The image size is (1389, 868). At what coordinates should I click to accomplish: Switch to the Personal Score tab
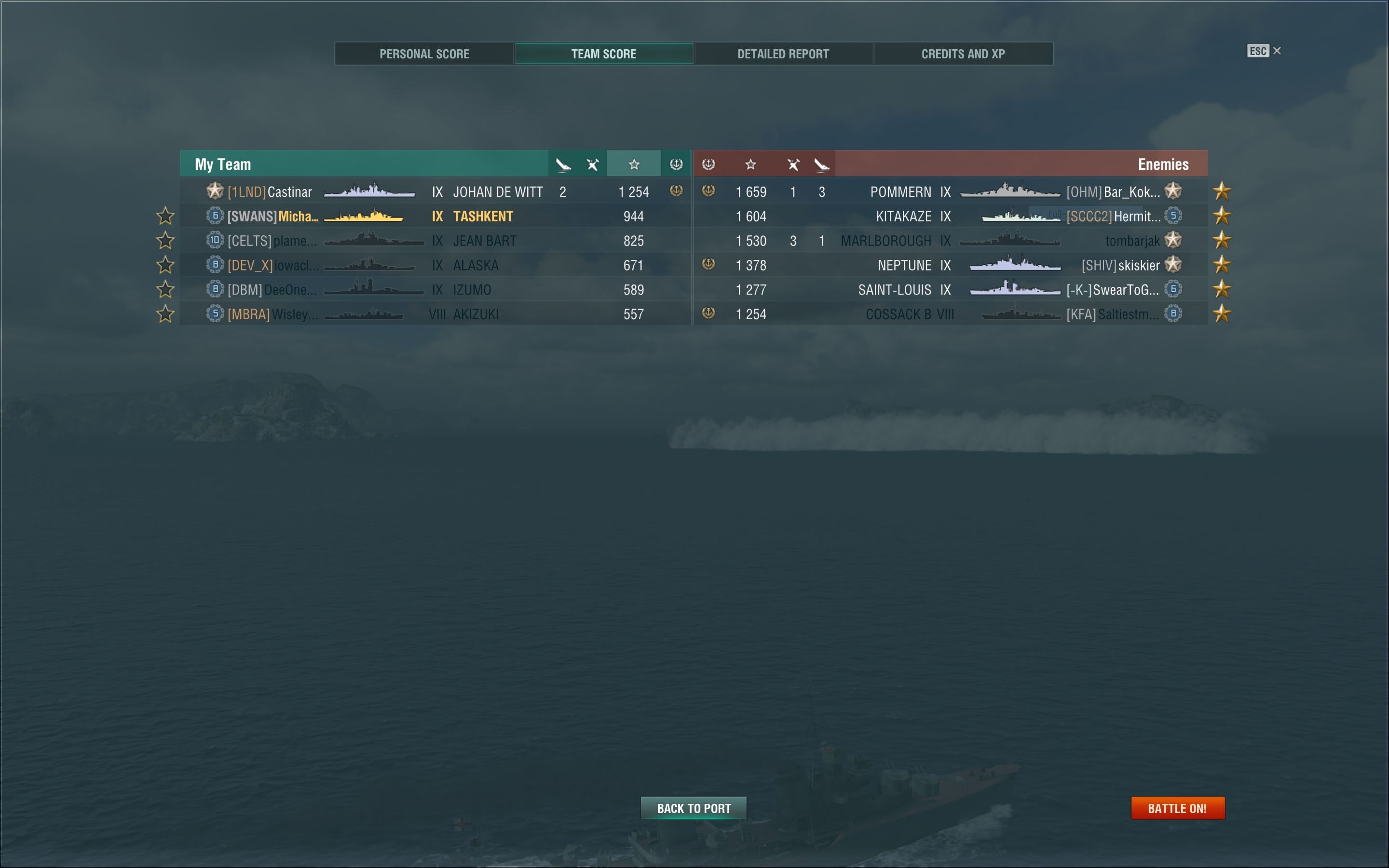424,54
